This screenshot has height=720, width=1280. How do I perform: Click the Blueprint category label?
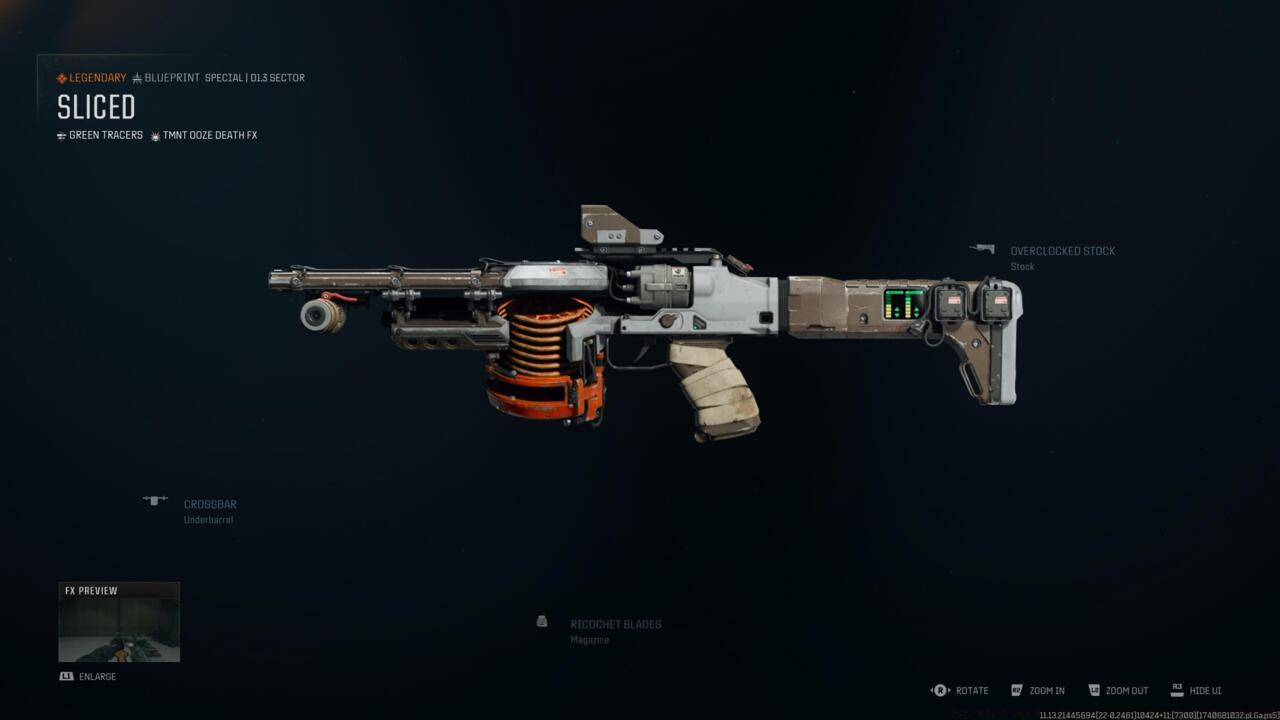(170, 77)
